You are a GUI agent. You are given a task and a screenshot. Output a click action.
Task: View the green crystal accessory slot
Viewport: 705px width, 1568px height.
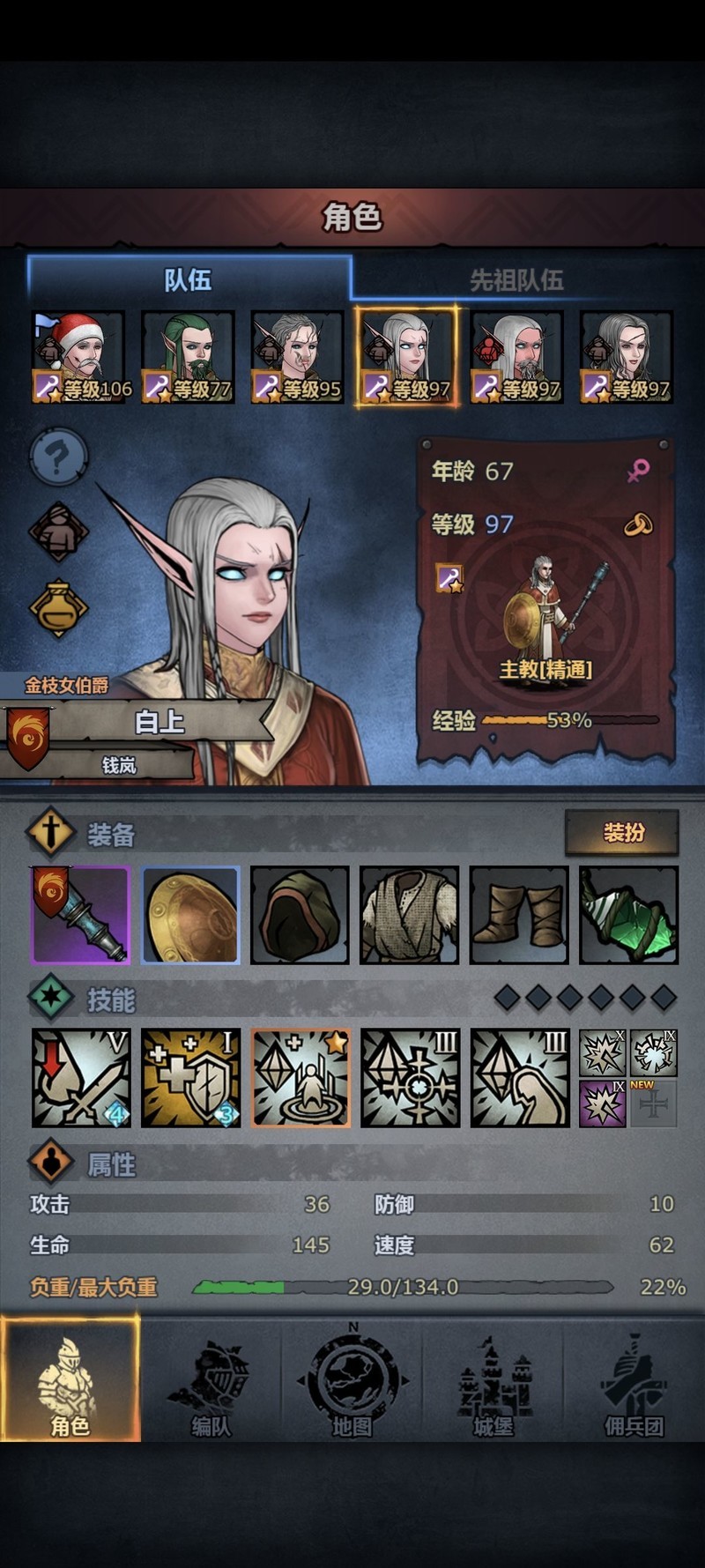click(628, 915)
